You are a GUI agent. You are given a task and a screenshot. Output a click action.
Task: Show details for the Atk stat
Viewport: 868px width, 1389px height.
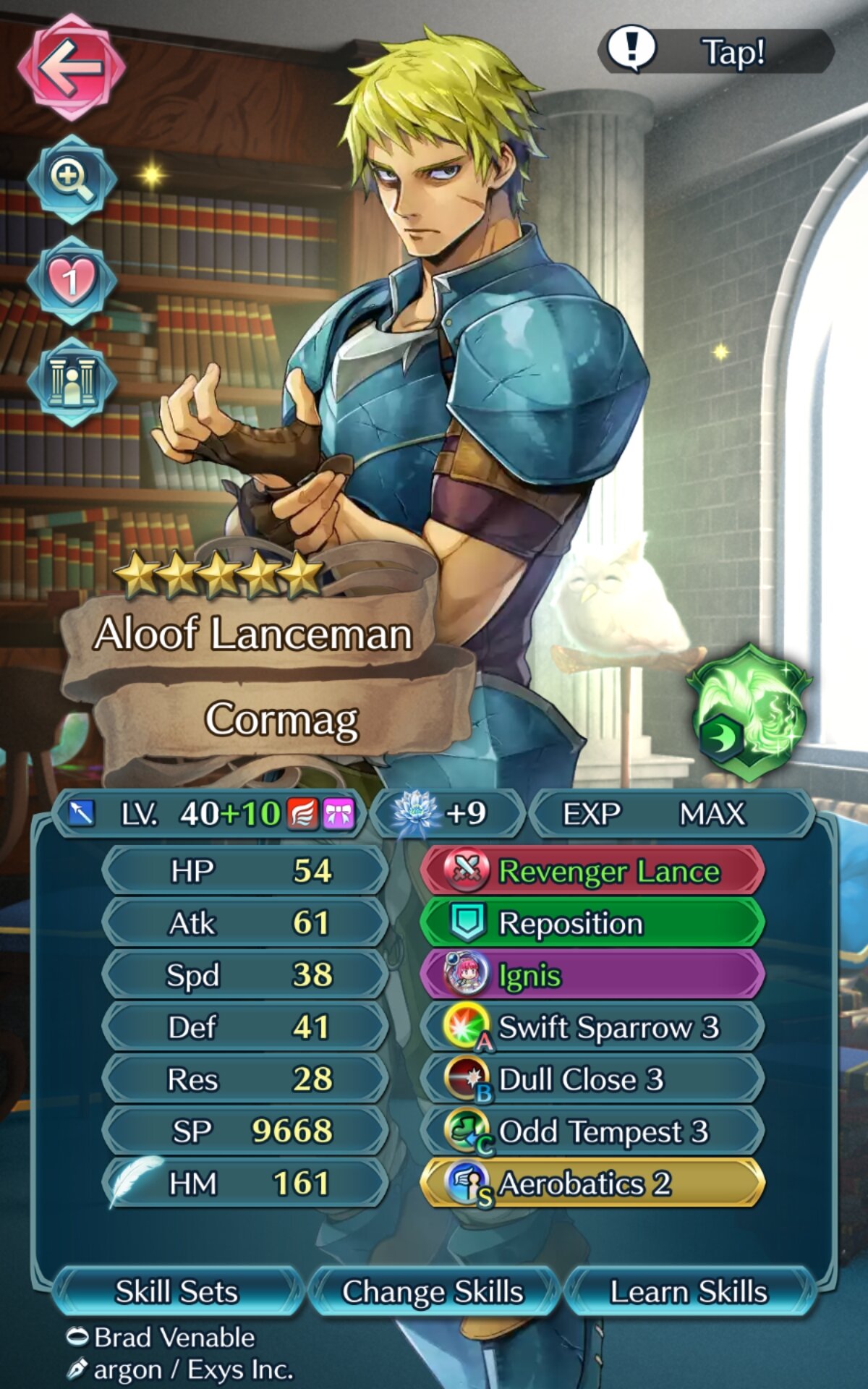244,923
